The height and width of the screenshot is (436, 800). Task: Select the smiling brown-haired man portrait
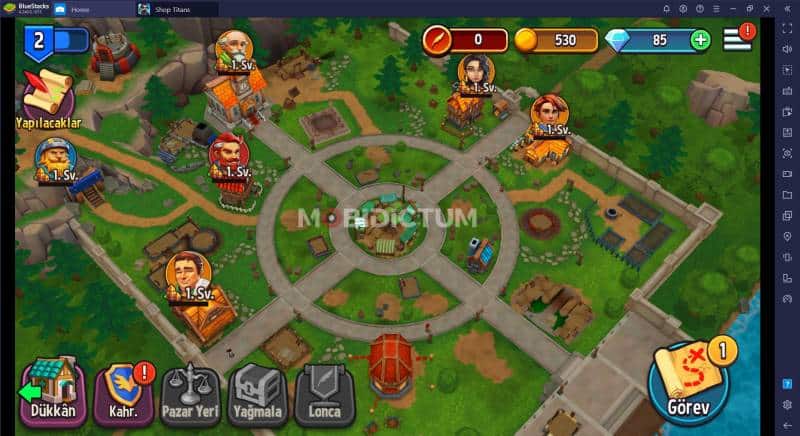(x=187, y=274)
